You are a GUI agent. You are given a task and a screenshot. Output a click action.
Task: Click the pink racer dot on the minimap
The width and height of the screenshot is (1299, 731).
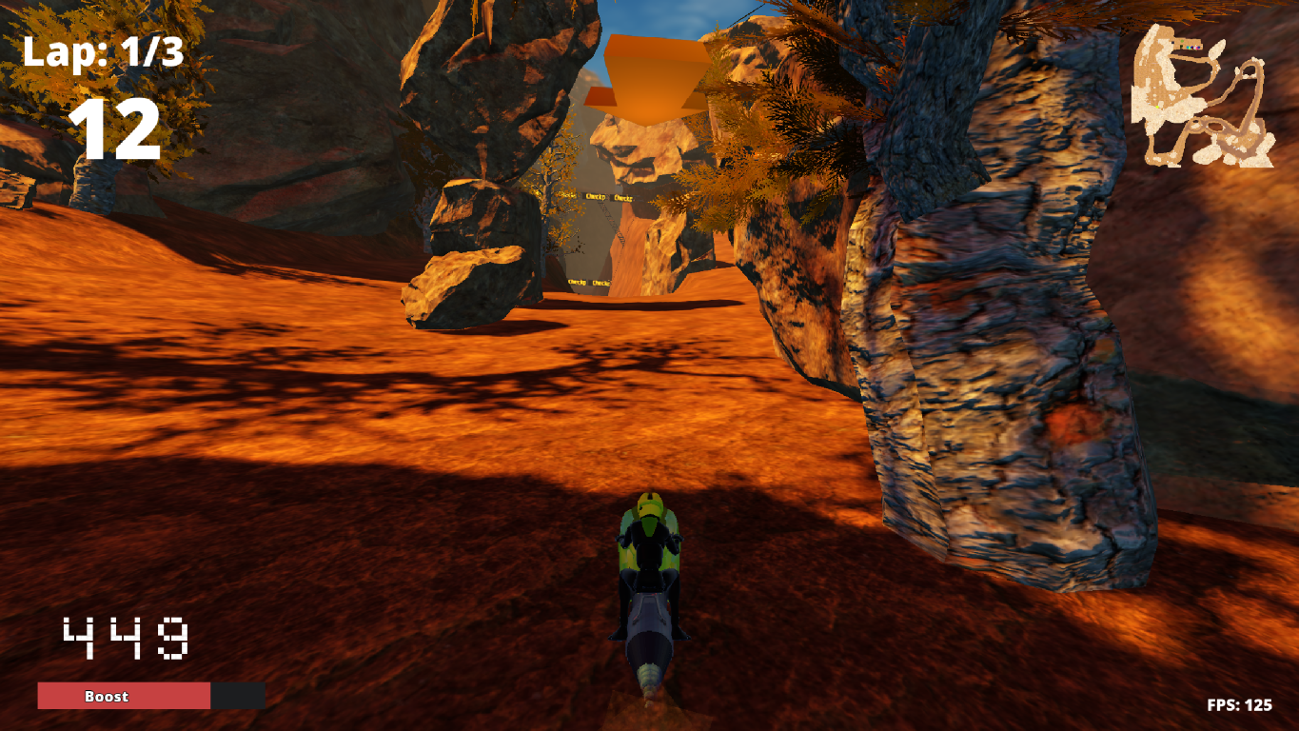point(1197,48)
